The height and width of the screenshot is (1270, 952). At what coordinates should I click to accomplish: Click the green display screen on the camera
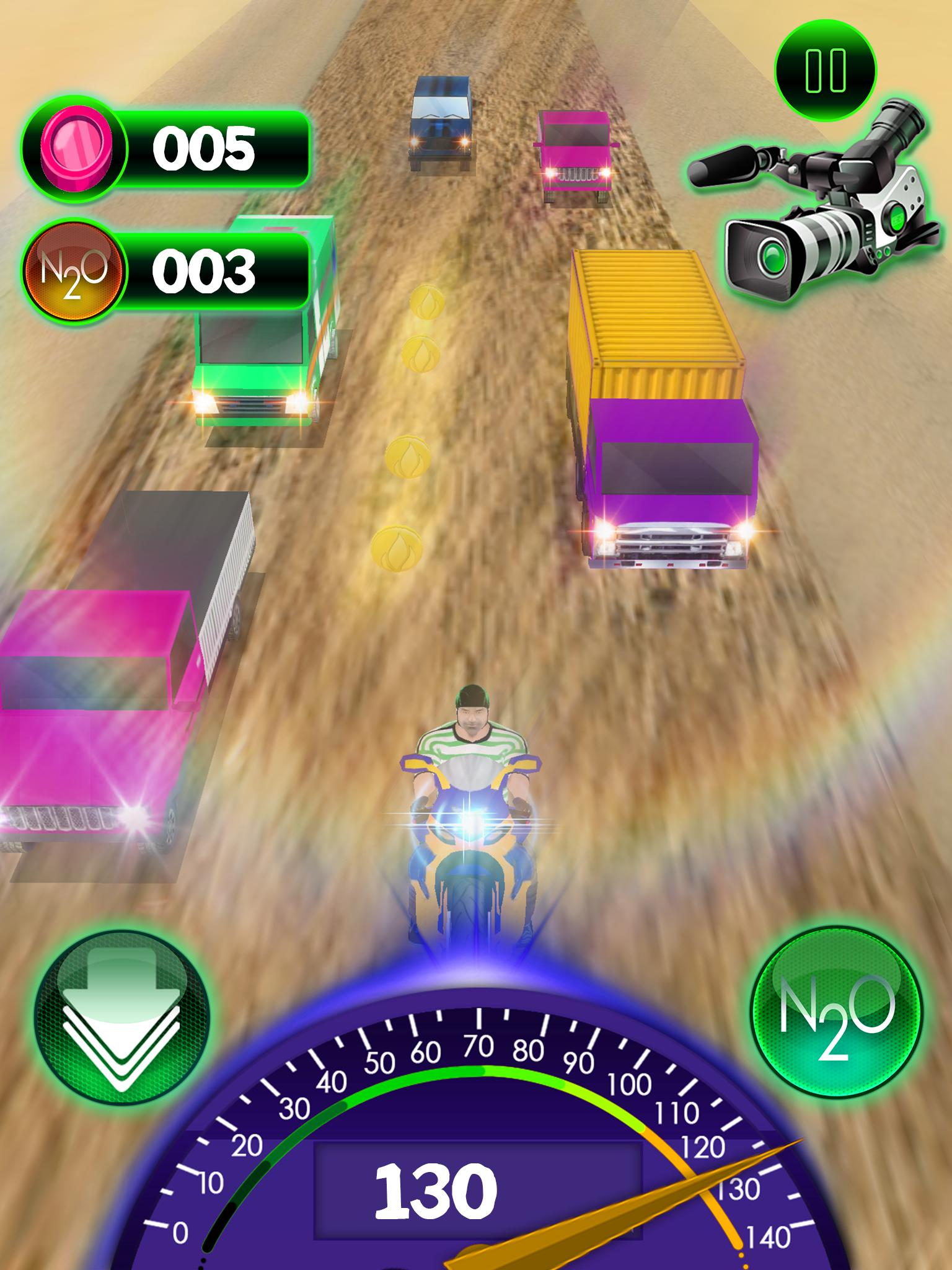(896, 219)
